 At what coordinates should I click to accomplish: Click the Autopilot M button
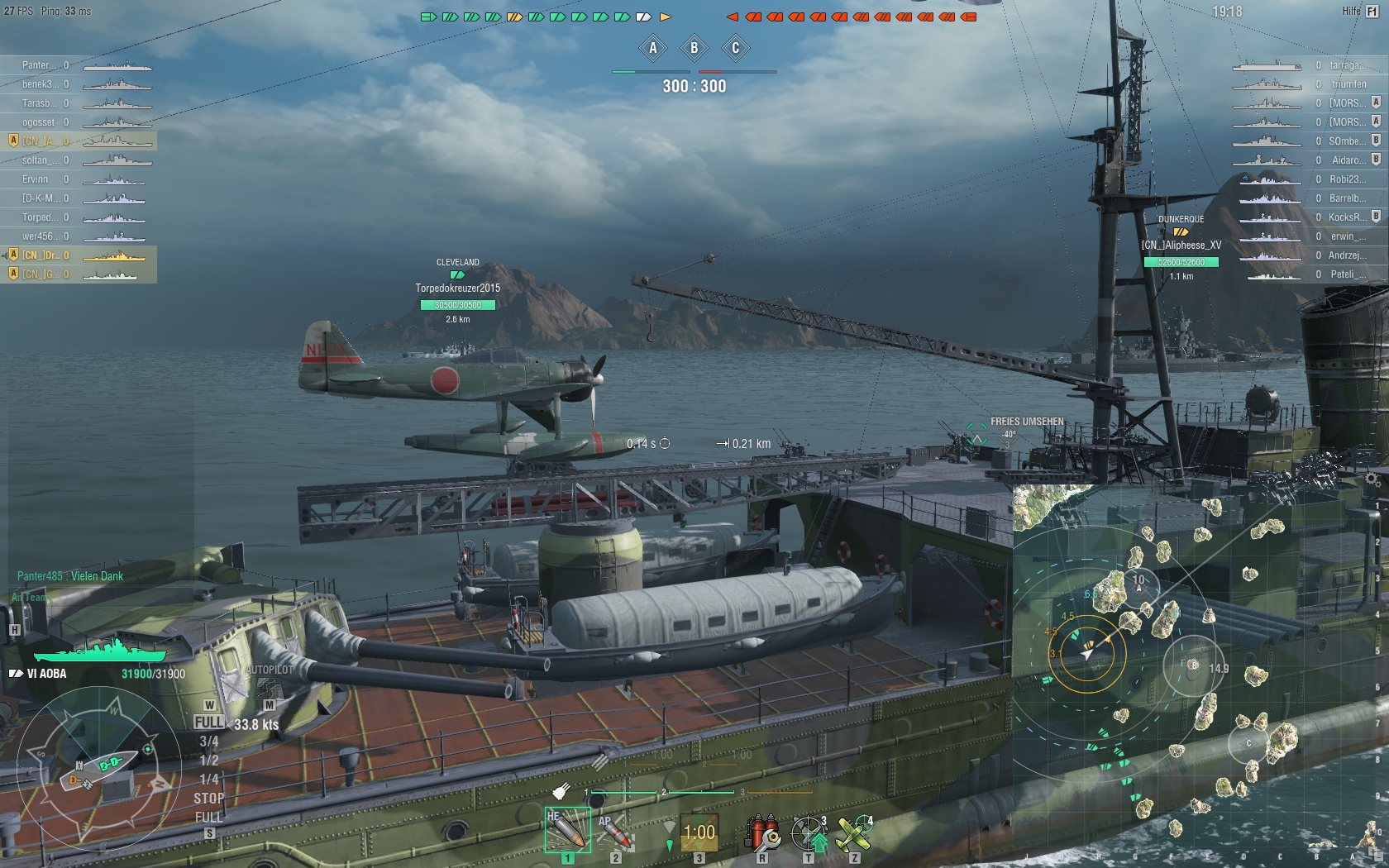point(269,705)
